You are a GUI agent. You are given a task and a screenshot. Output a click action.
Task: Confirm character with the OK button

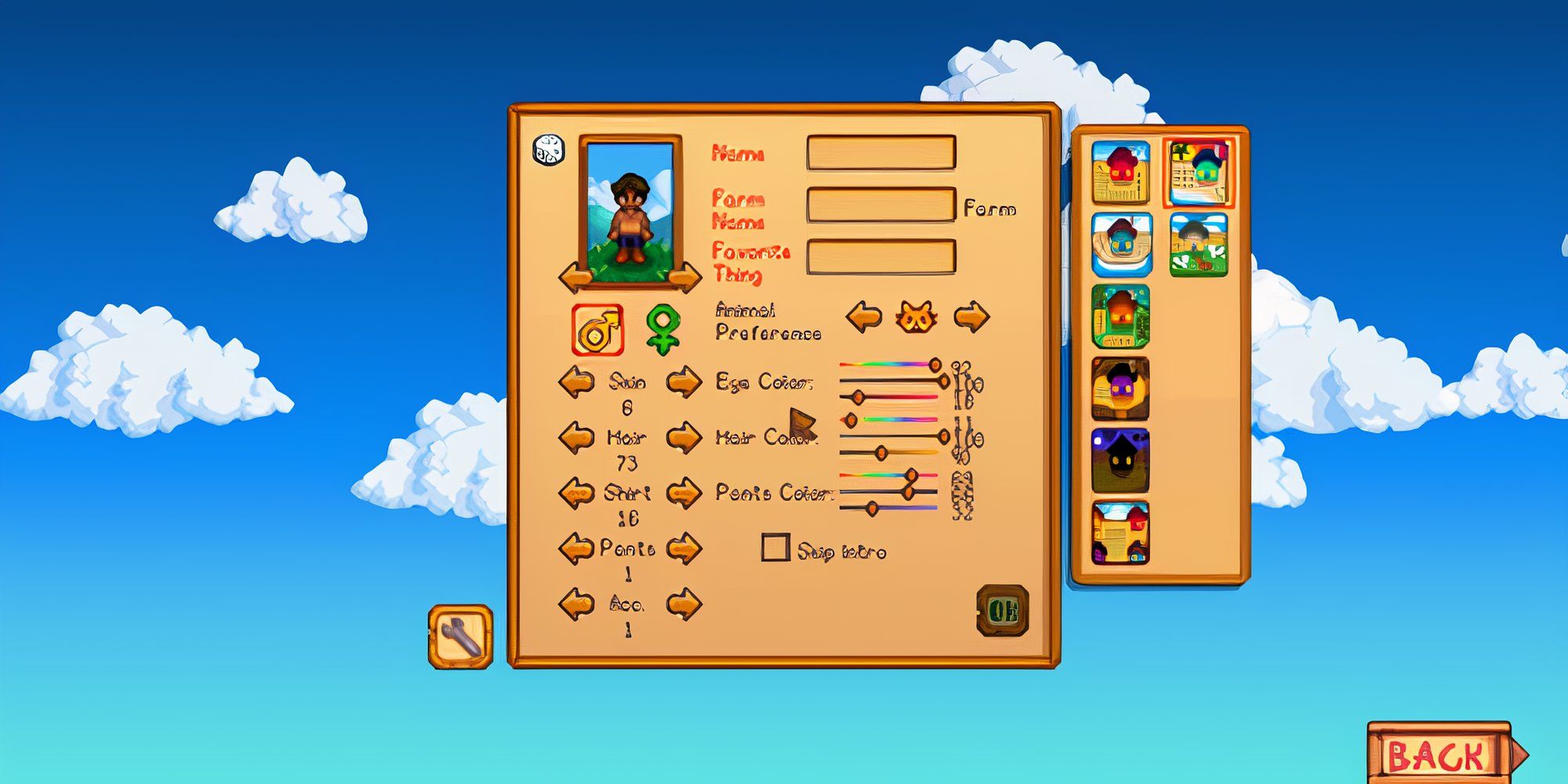coord(1003,610)
